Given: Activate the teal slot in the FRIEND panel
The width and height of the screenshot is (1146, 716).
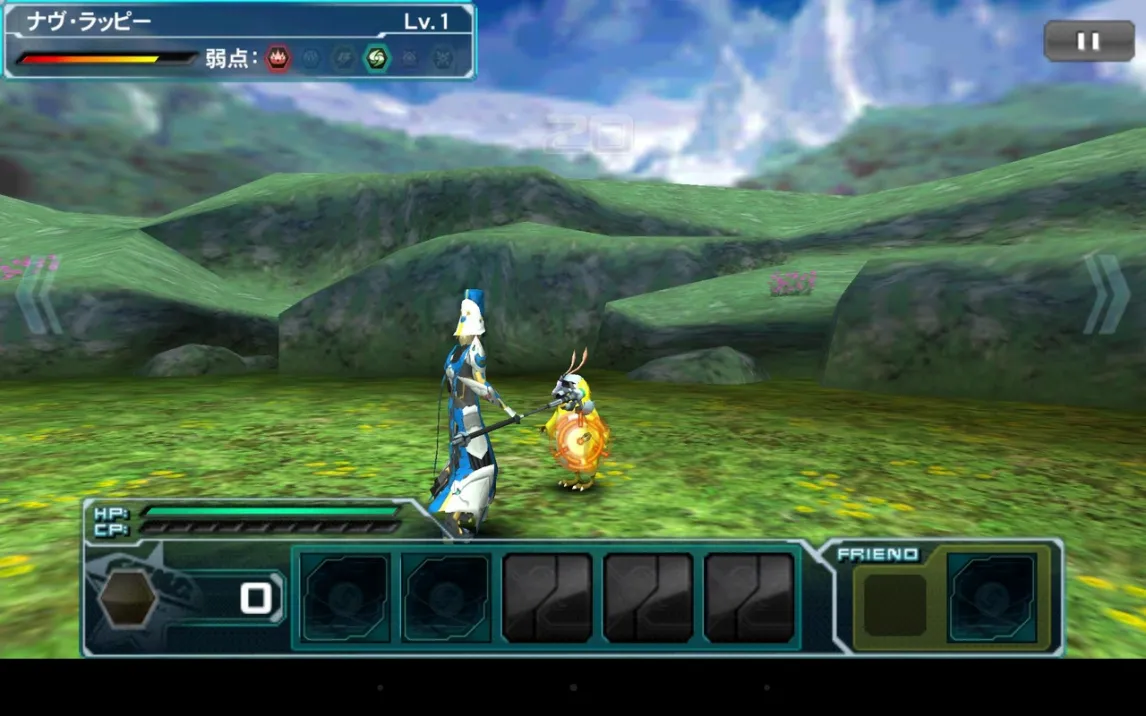Looking at the screenshot, I should (991, 597).
